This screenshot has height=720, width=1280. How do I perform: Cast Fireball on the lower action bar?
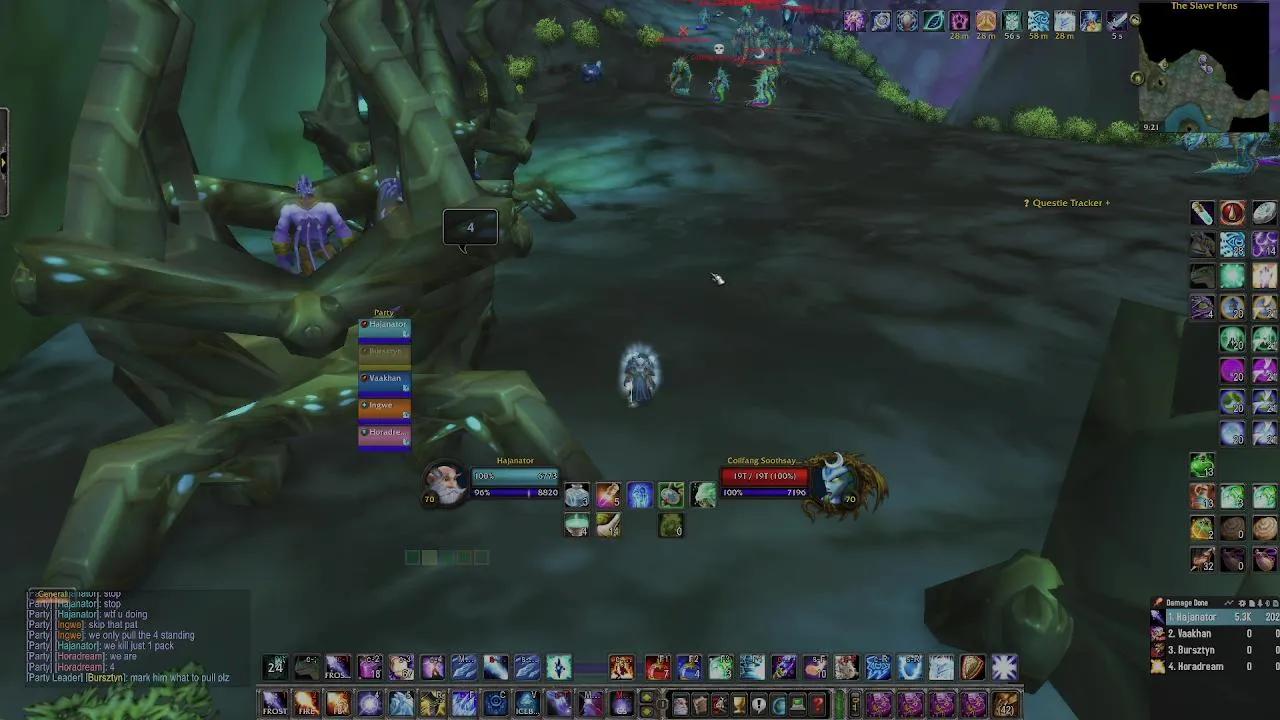306,702
